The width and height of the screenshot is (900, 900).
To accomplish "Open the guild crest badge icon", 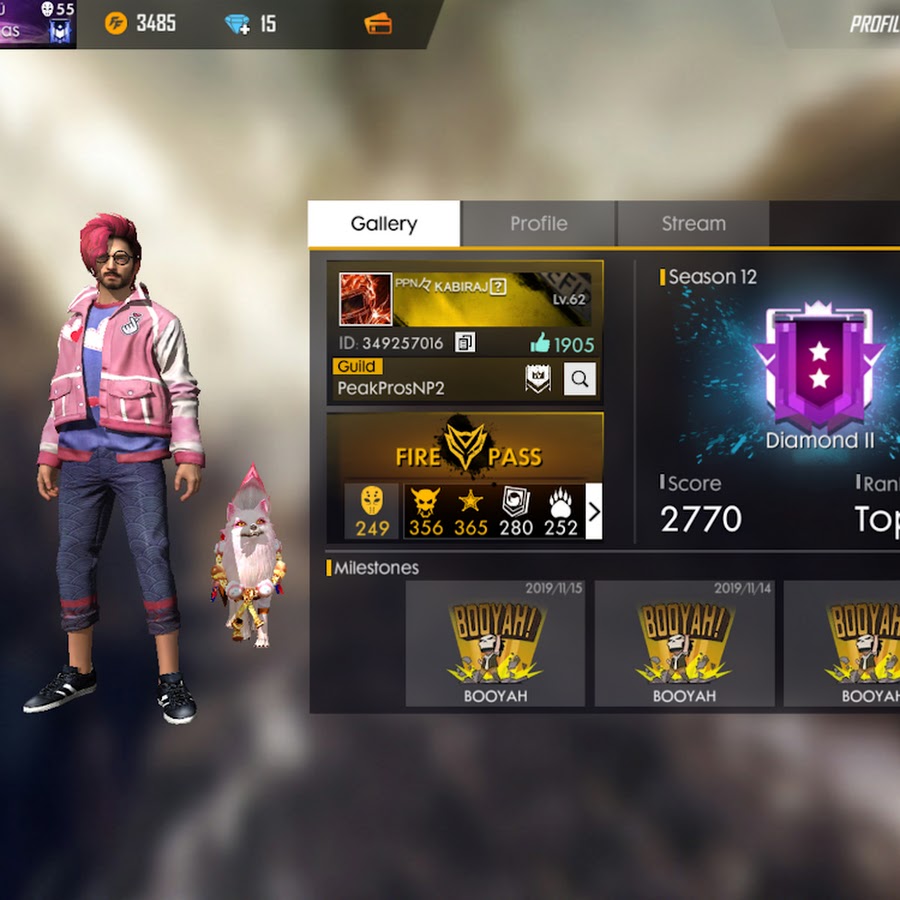I will coord(538,378).
